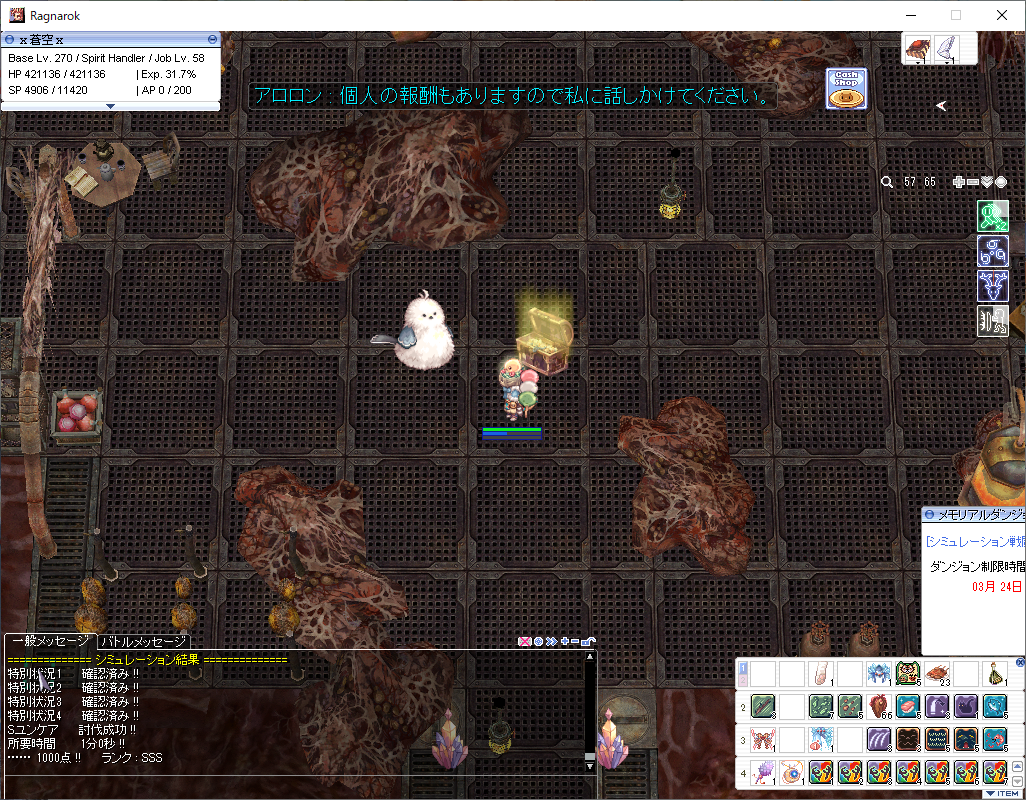1026x800 pixels.
Task: Click the green running figure buff icon
Action: coord(992,217)
